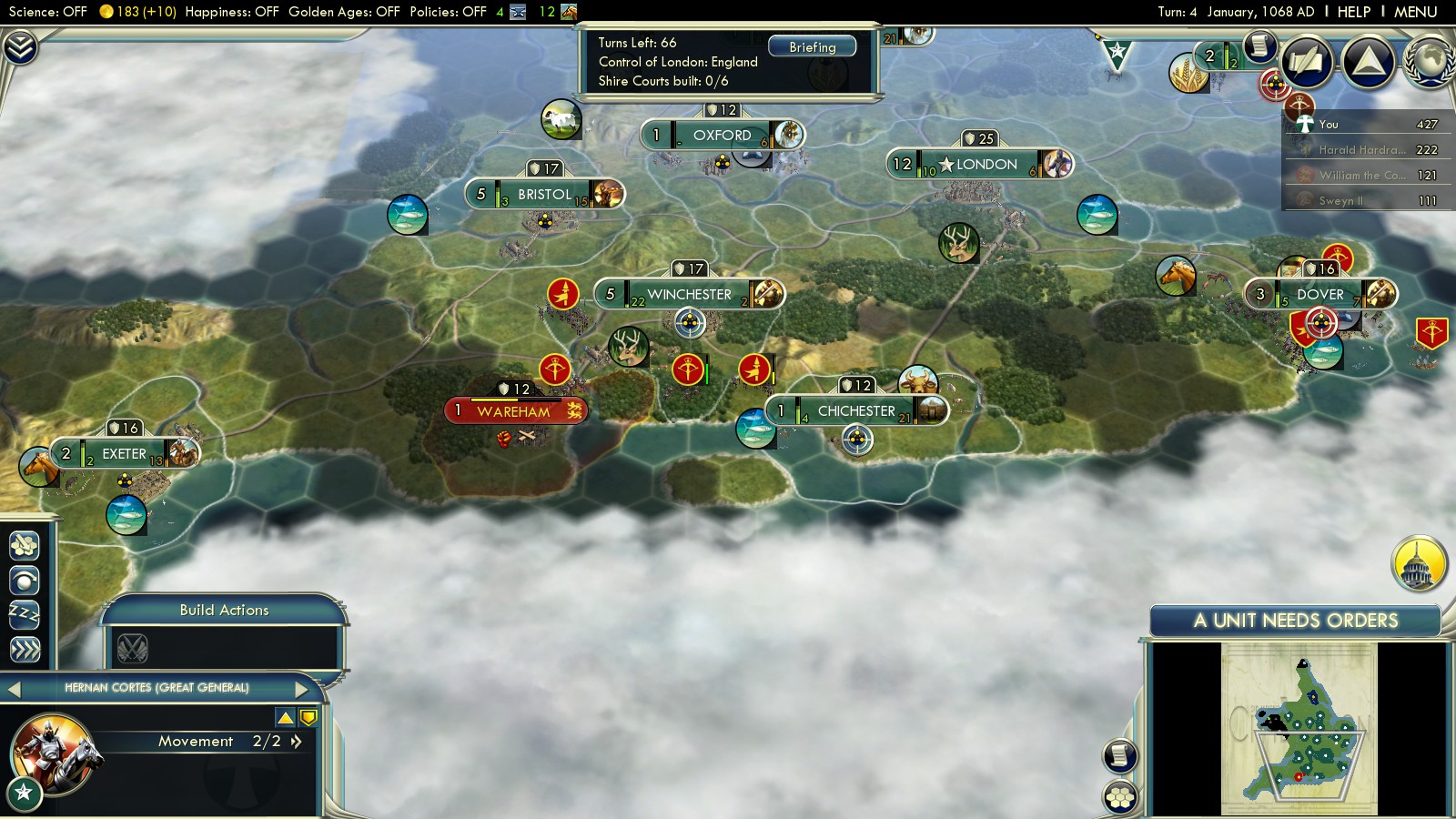The height and width of the screenshot is (819, 1456).
Task: Open the London city banner
Action: tap(981, 164)
